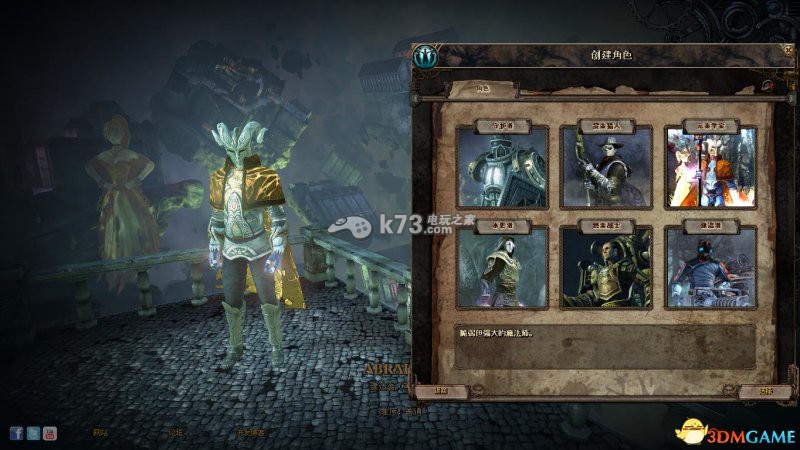
Task: Open the forum link (论坛)
Action: point(176,433)
